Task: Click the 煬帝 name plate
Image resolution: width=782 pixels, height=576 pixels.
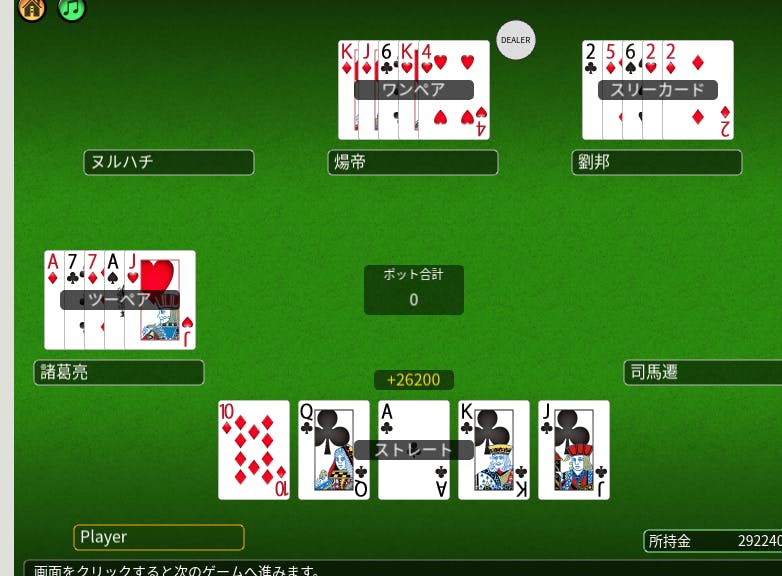Action: coord(412,162)
